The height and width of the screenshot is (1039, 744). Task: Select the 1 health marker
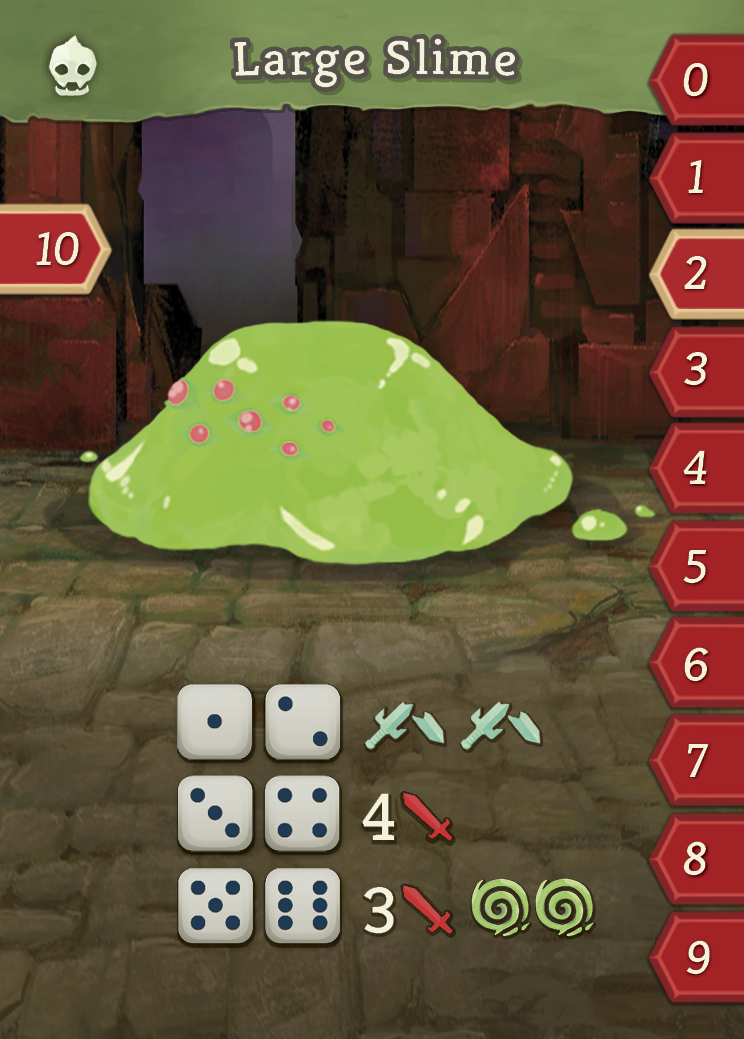tap(698, 178)
